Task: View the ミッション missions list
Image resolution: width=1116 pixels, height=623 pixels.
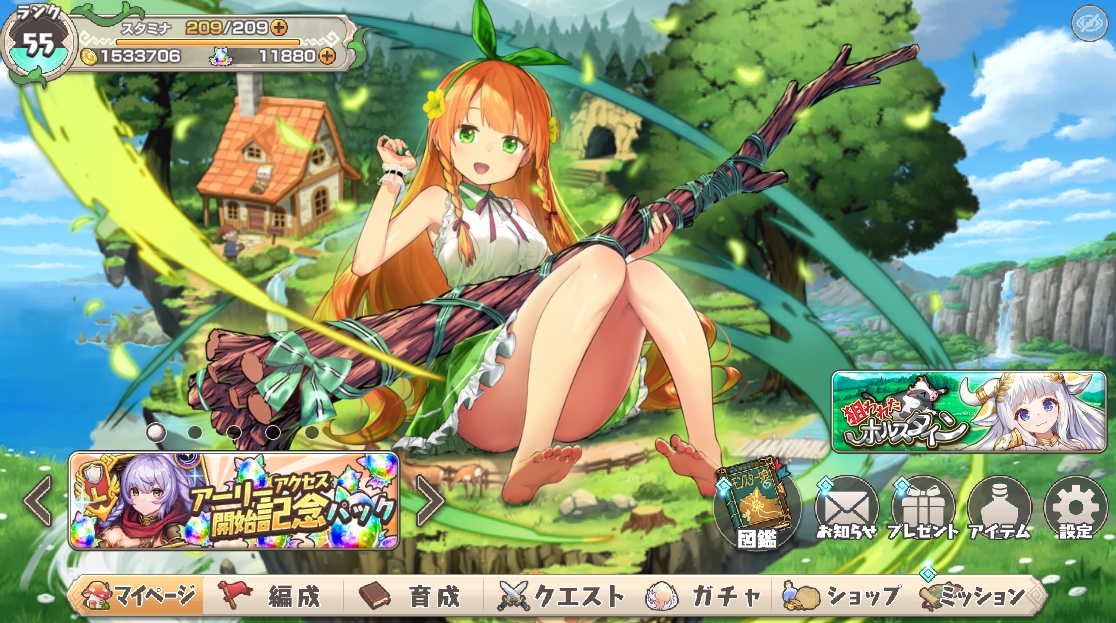Action: pyautogui.click(x=977, y=597)
